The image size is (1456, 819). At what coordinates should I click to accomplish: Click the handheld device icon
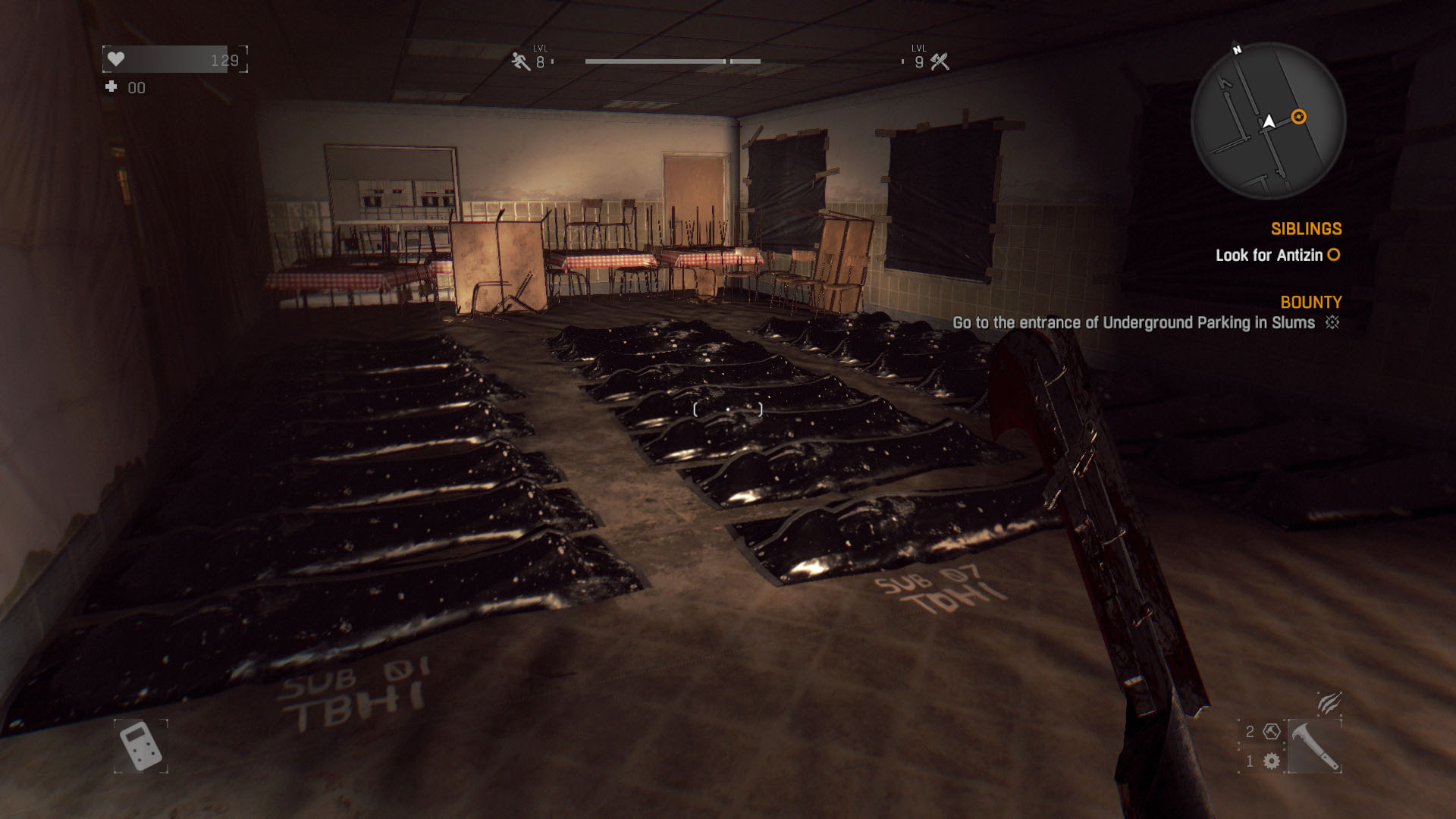(141, 746)
